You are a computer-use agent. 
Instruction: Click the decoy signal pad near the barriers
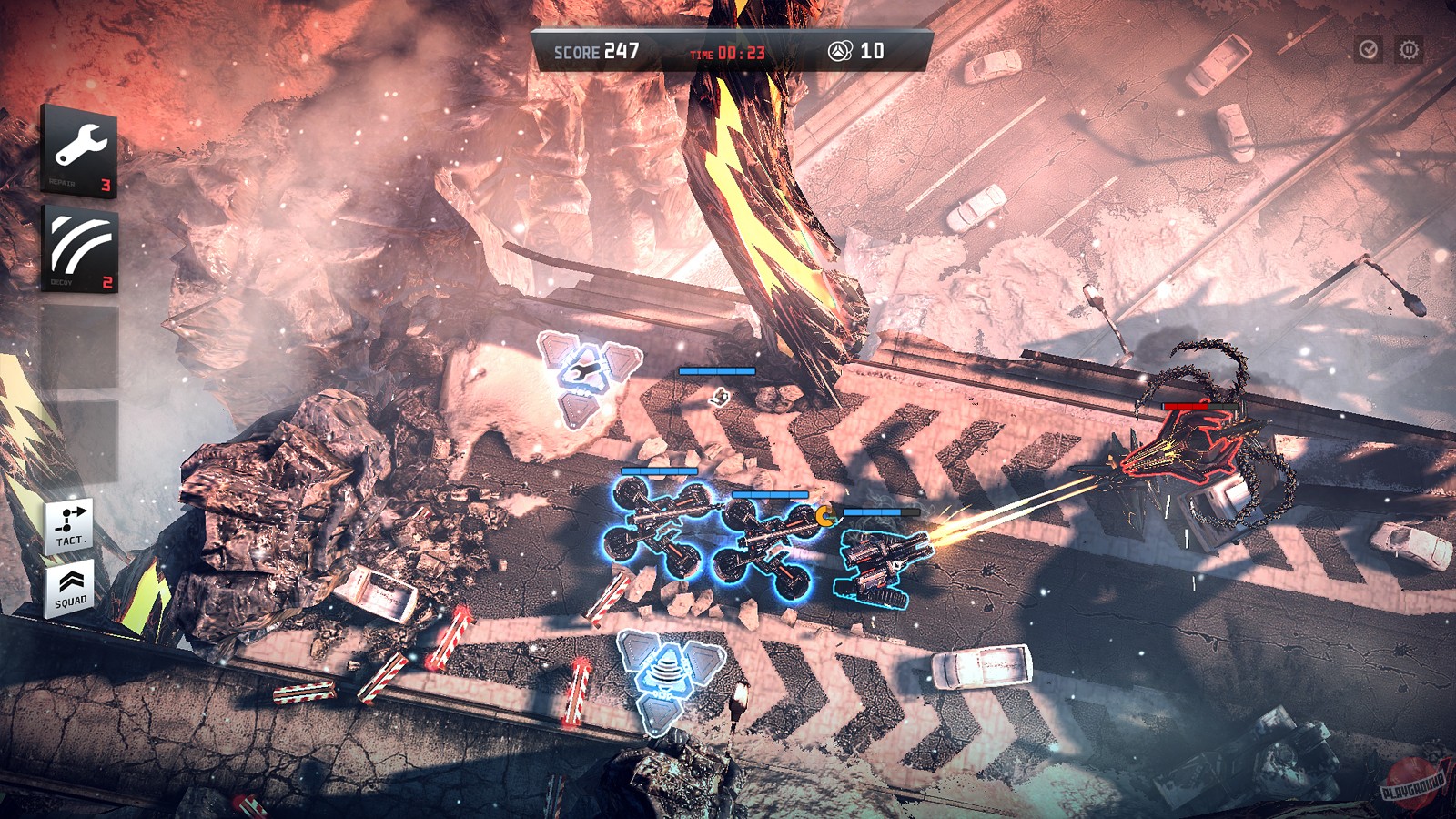[666, 678]
